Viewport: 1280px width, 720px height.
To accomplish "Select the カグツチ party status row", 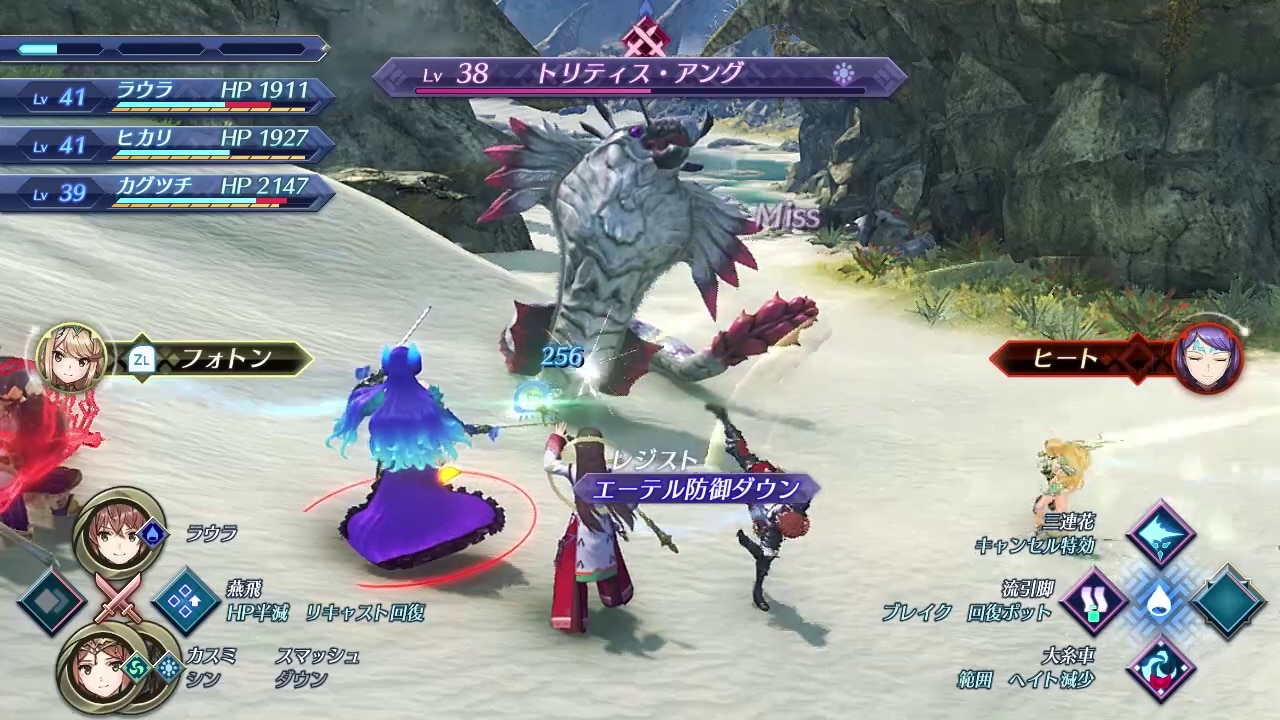I will 165,191.
